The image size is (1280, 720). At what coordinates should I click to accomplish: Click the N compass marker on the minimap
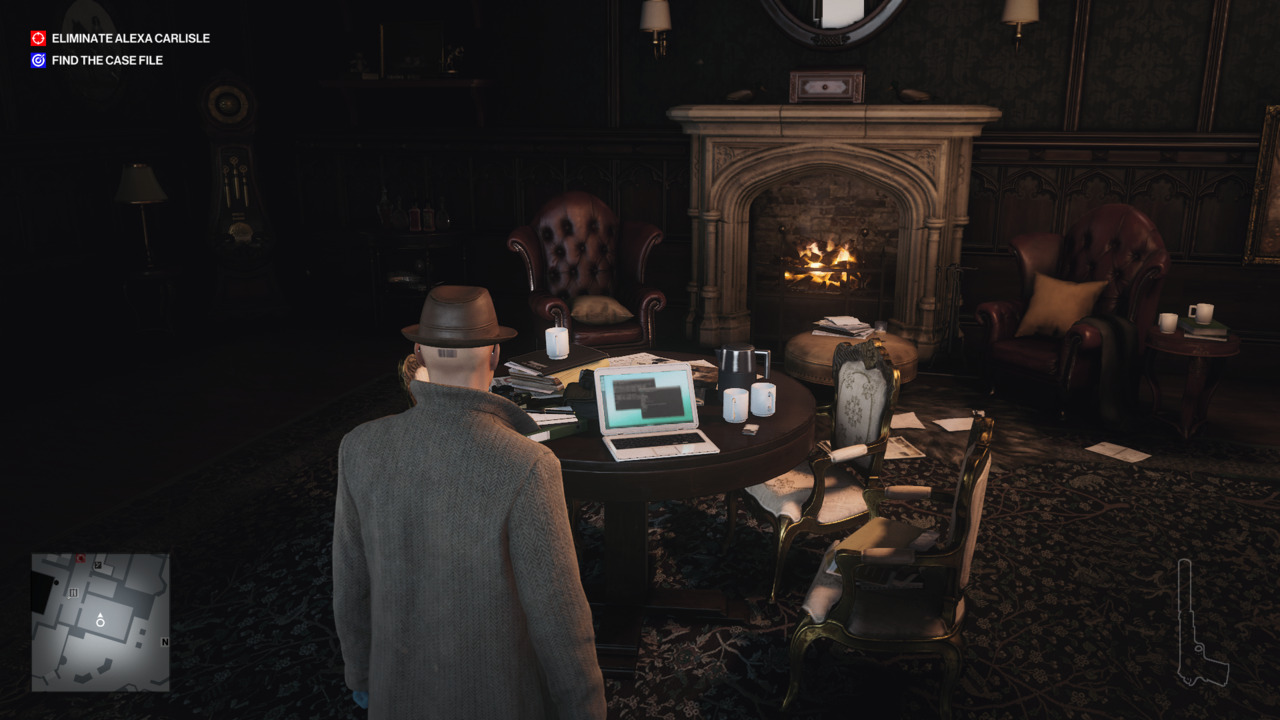(165, 642)
